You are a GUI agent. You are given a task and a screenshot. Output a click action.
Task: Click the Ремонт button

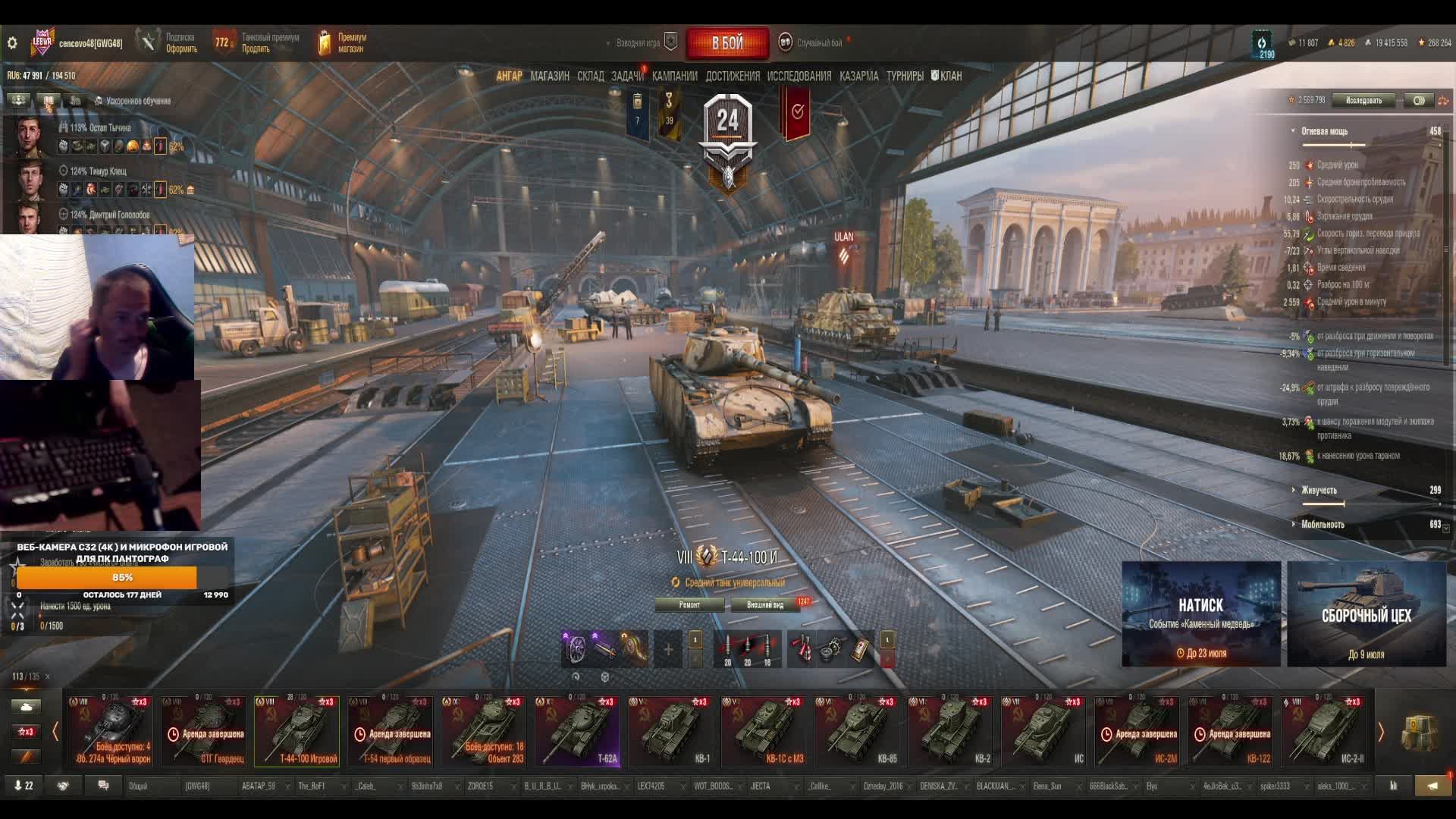[x=689, y=604]
